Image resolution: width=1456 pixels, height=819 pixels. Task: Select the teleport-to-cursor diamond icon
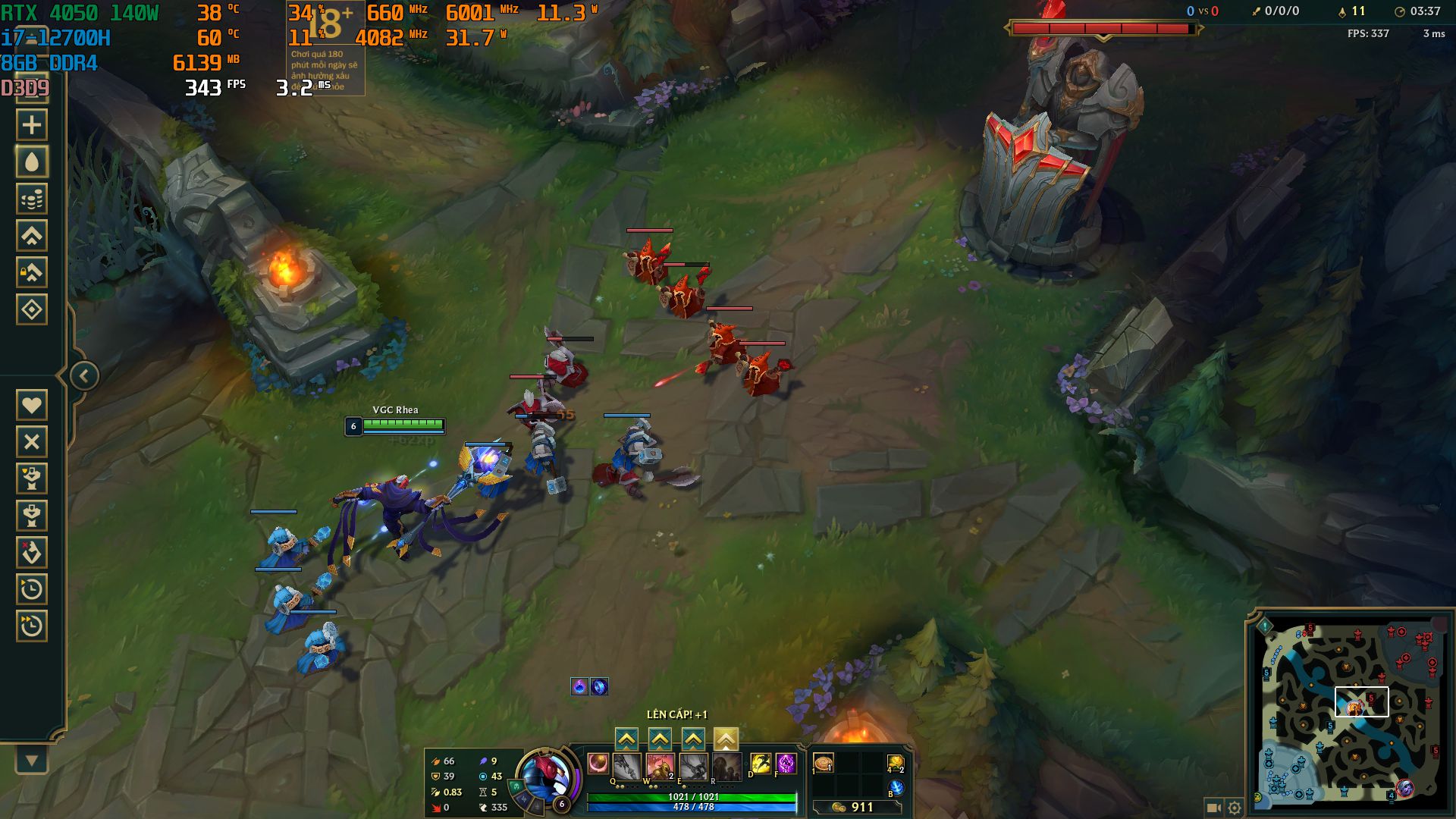[33, 308]
